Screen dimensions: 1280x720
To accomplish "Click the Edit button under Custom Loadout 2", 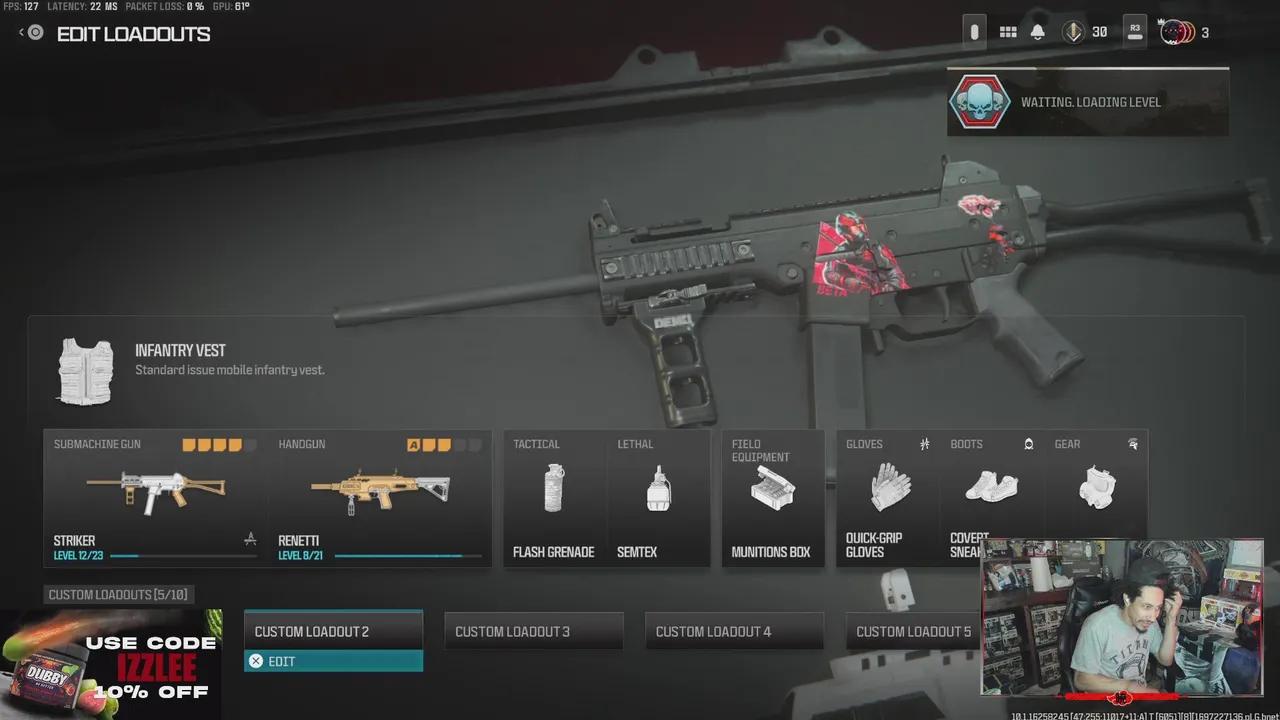I will 333,661.
